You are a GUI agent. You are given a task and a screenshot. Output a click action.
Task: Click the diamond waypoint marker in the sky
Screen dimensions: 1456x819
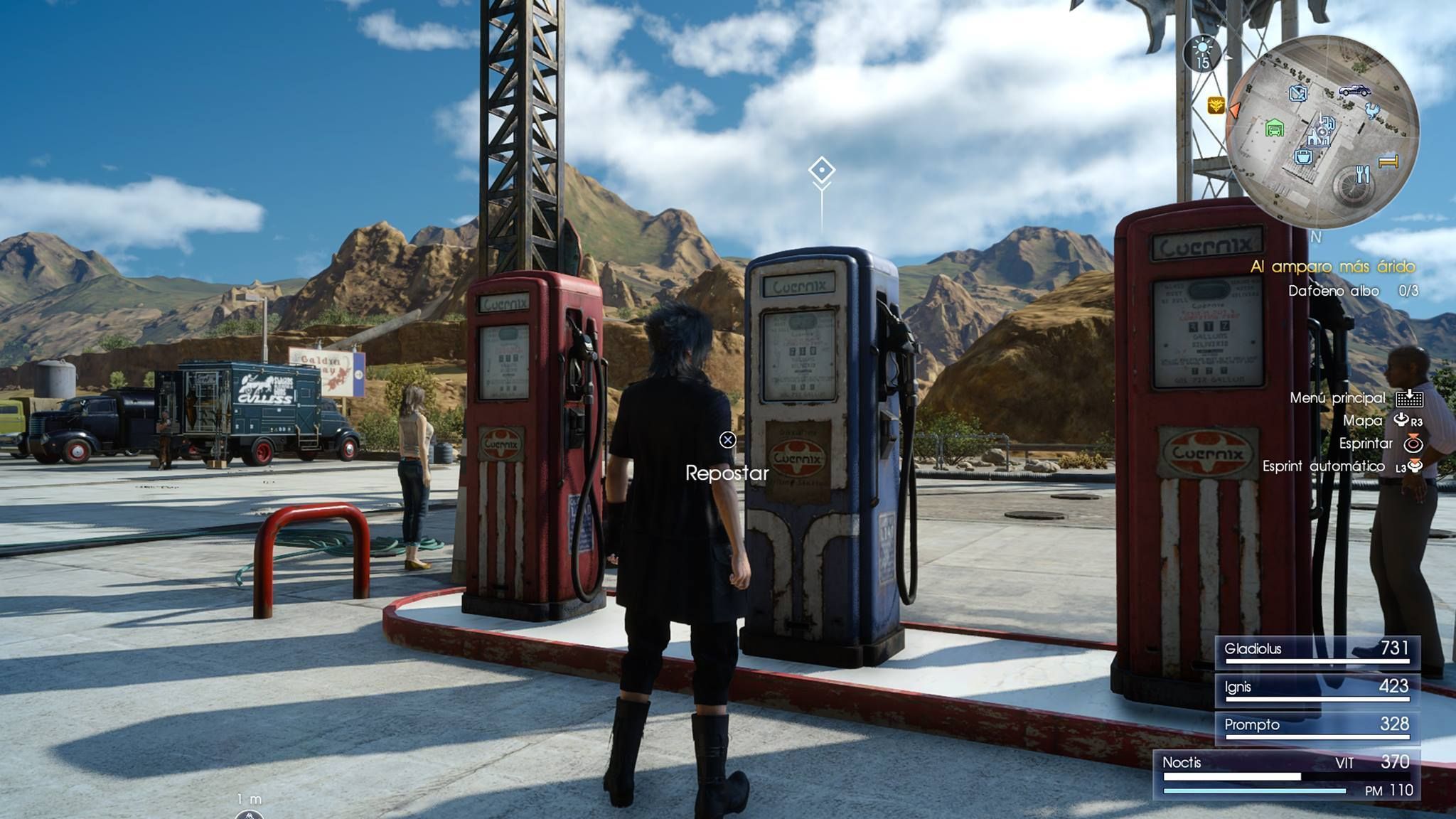[822, 171]
